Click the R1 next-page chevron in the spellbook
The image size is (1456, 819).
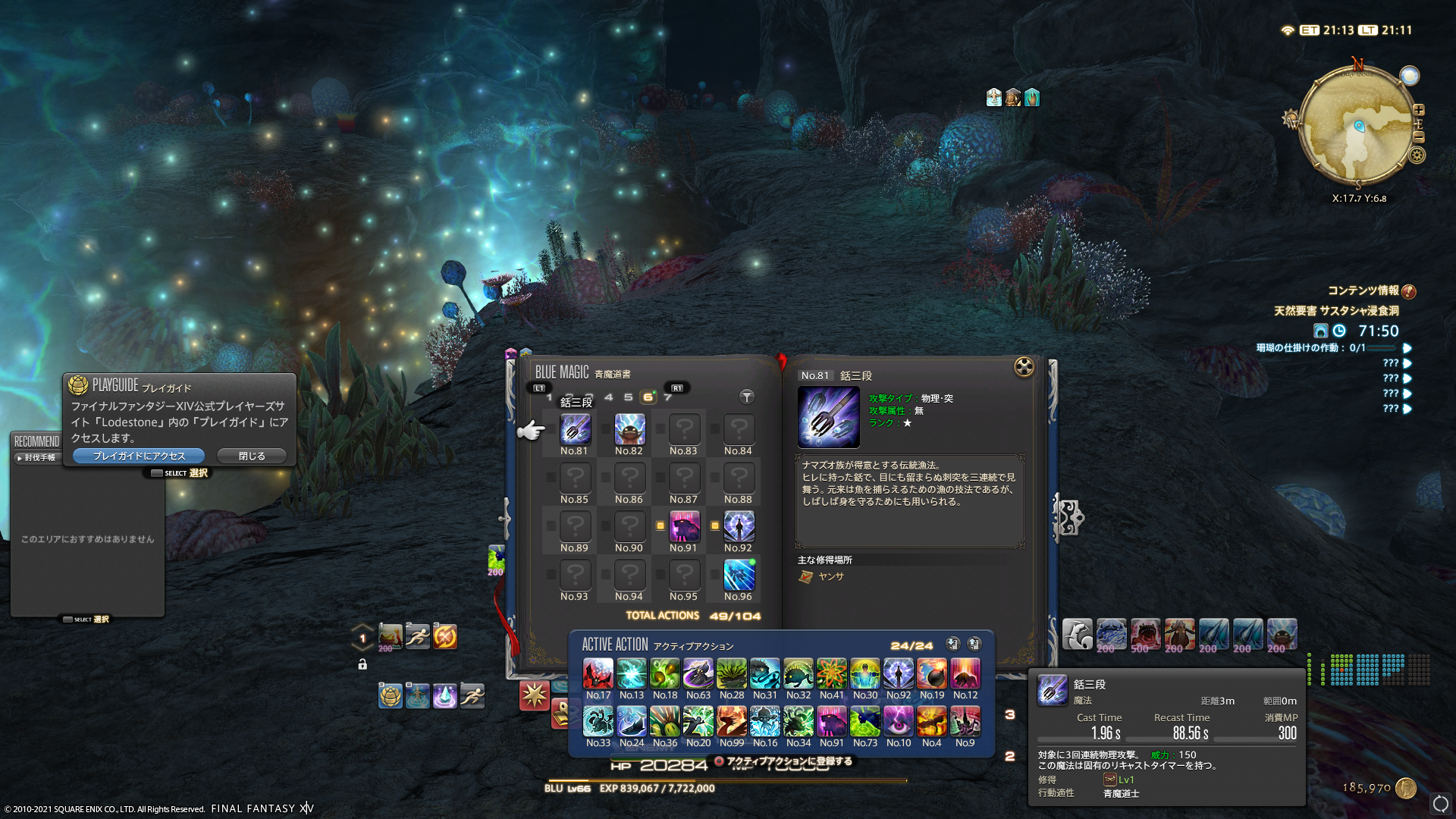677,388
